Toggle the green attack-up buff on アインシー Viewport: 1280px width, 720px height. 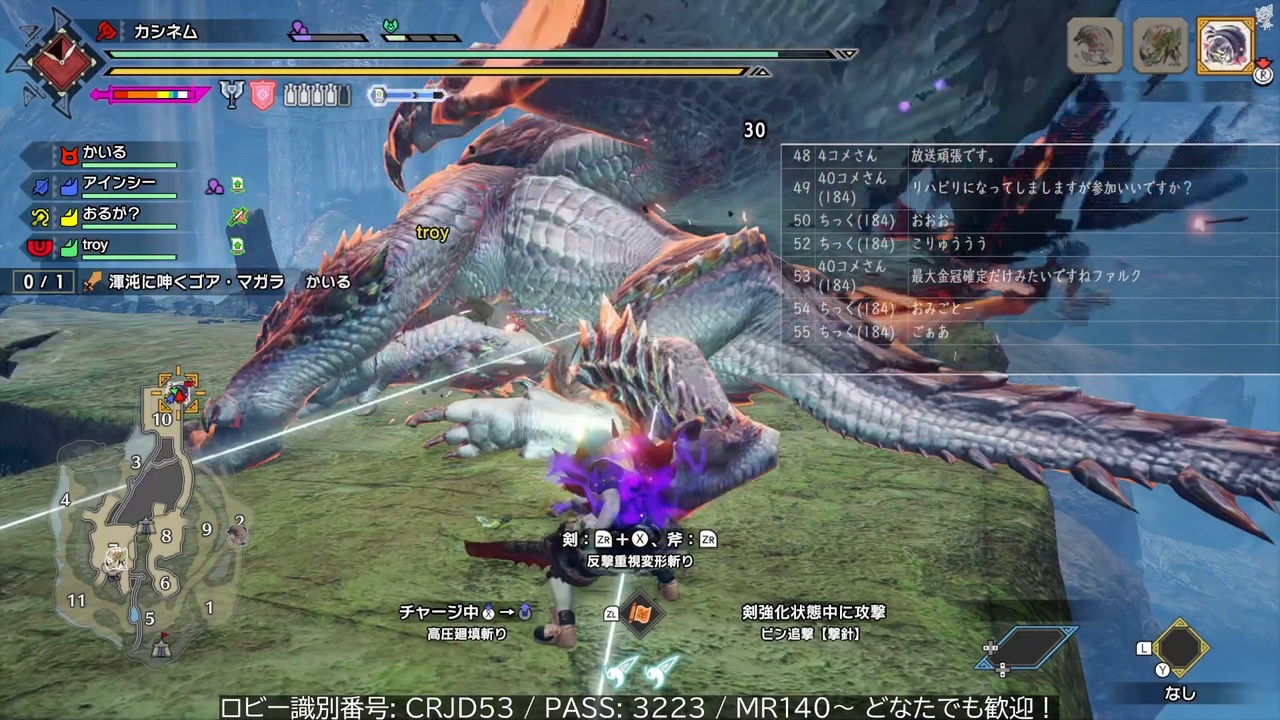click(237, 185)
